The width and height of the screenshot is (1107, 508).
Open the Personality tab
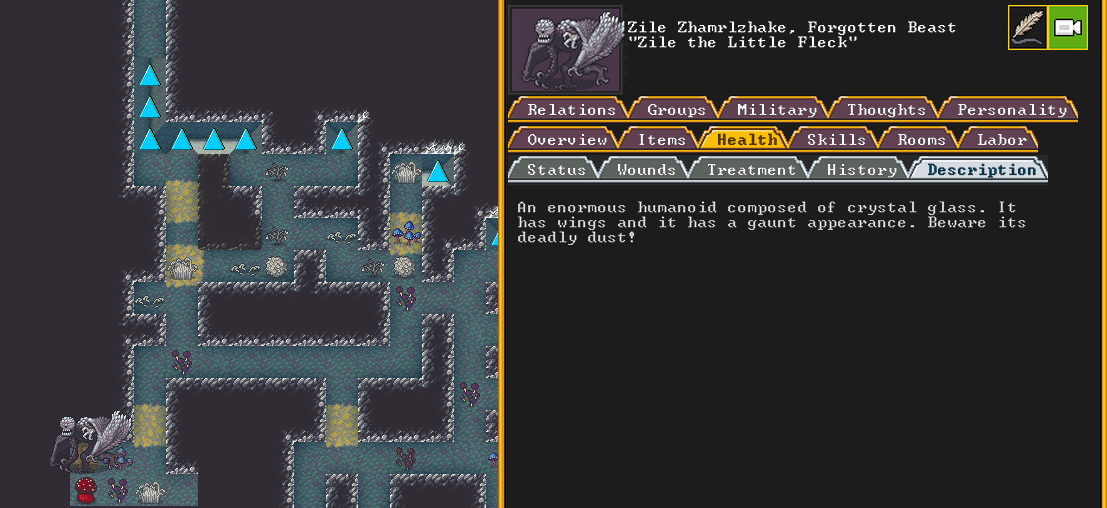(1012, 110)
